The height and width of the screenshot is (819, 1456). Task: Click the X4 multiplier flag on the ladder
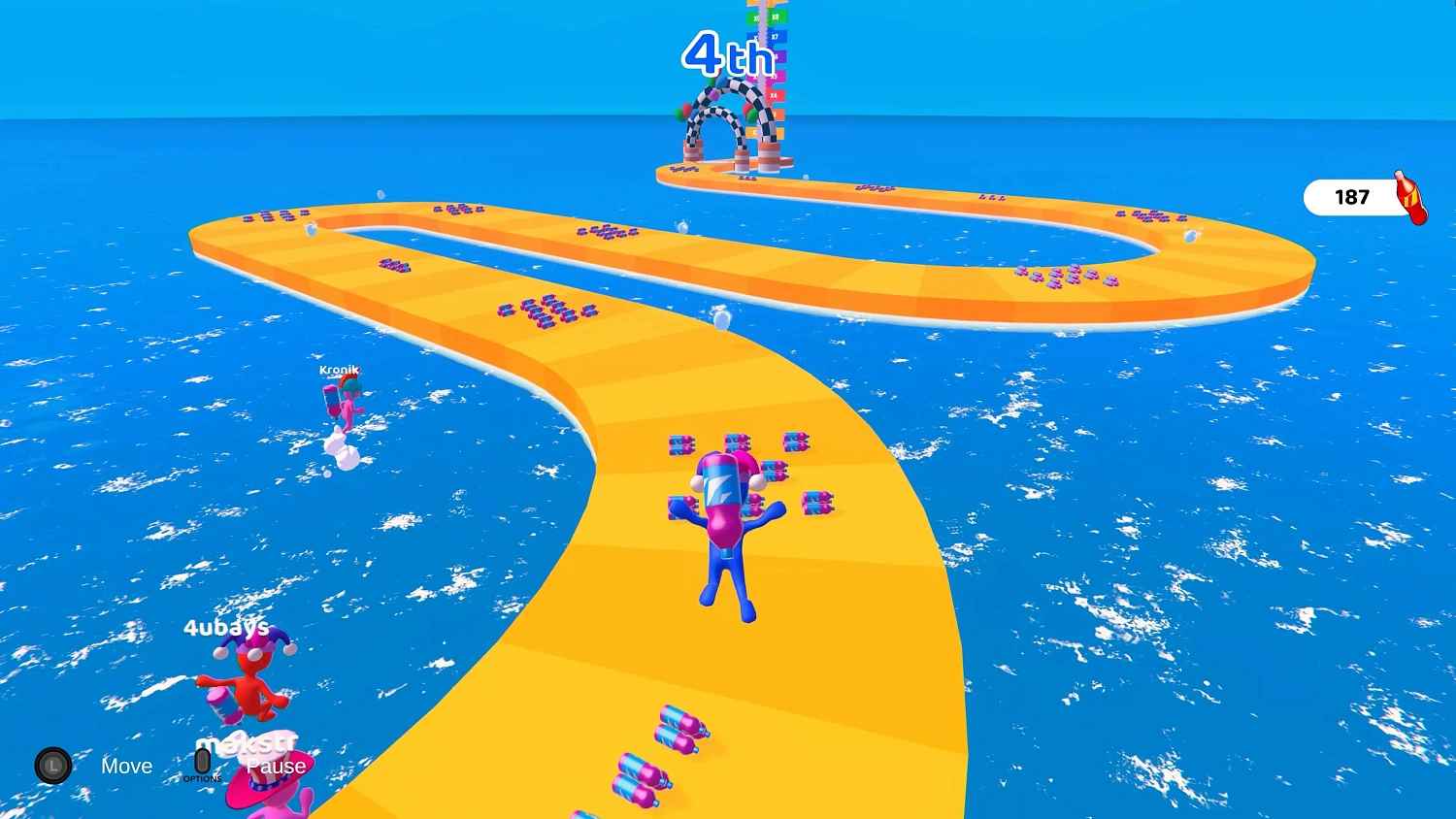[773, 94]
